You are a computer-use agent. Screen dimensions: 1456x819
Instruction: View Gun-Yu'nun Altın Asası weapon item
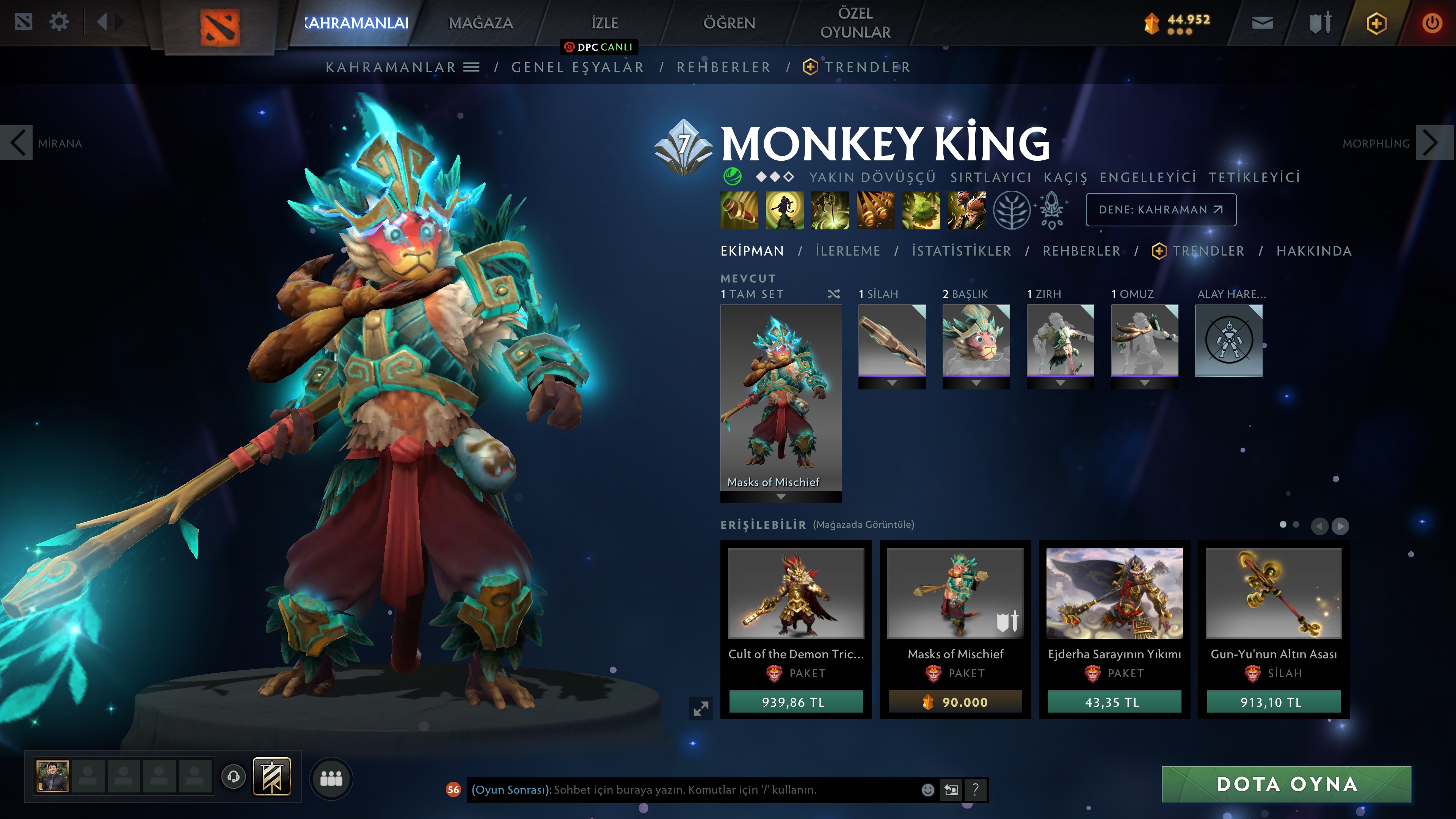tap(1274, 593)
